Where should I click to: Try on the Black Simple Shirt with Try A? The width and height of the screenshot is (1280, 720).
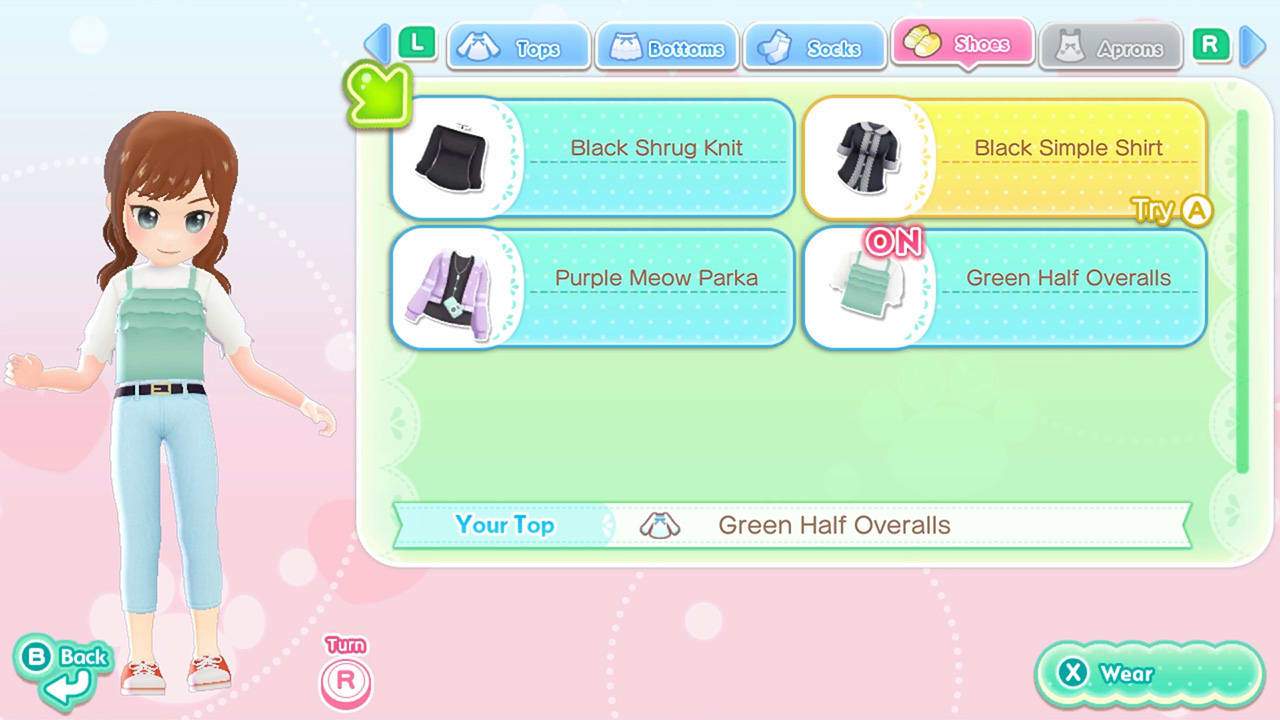[1170, 210]
